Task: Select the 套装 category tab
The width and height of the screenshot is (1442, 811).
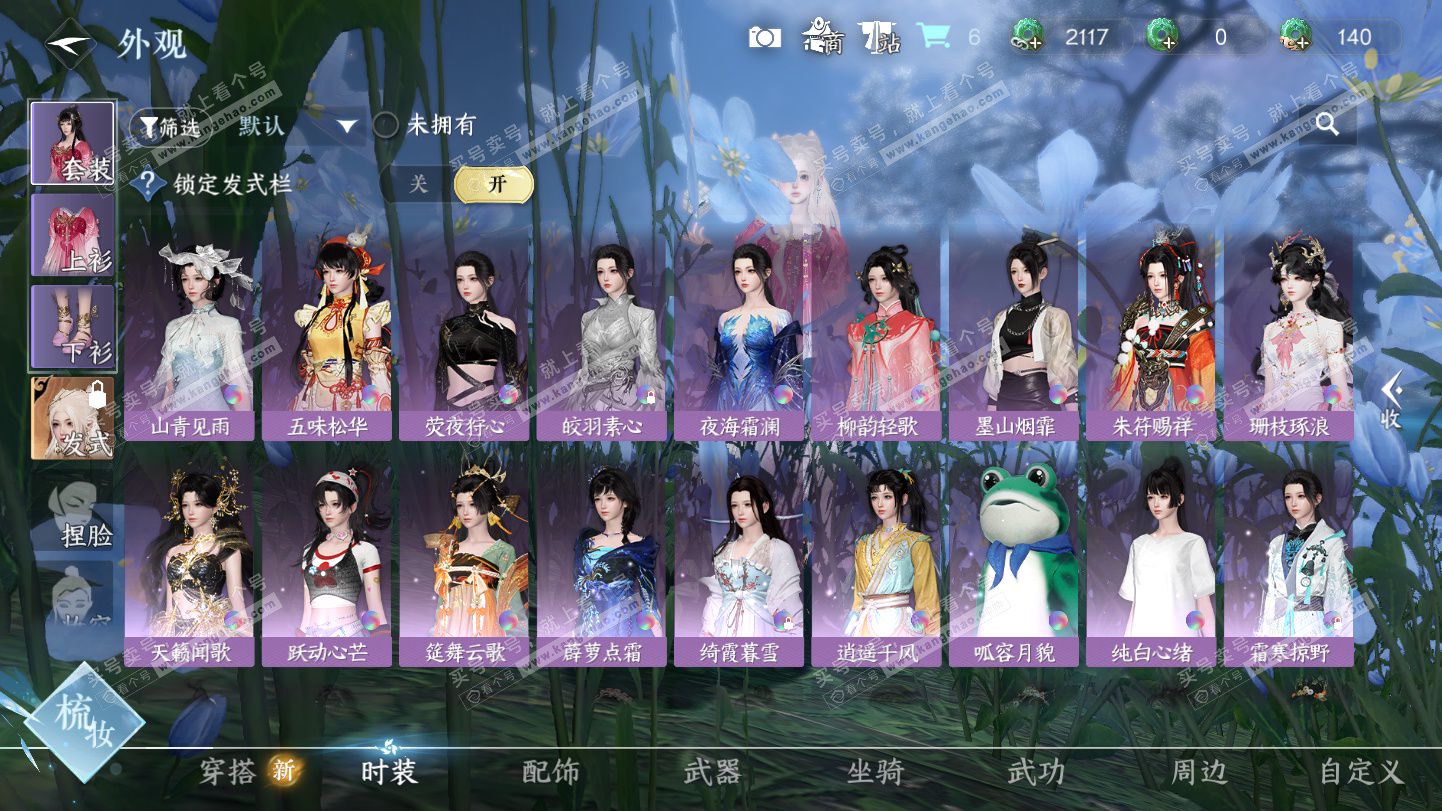Action: [73, 143]
